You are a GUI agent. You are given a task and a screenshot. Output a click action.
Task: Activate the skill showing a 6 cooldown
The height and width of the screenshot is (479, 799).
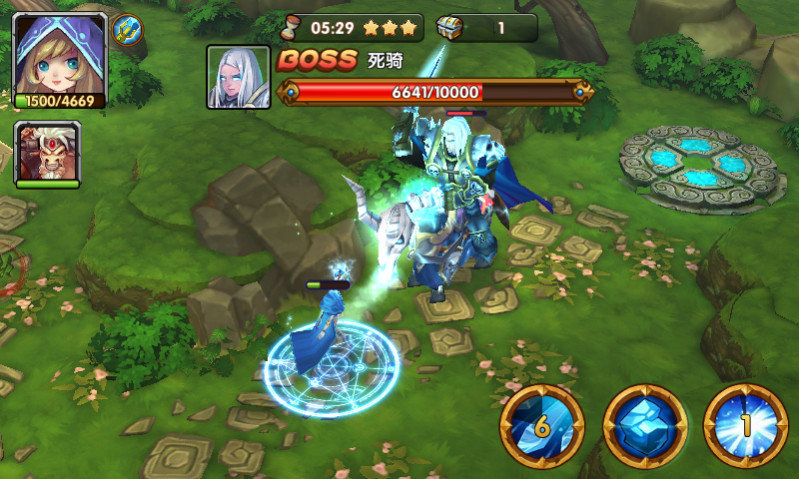542,427
